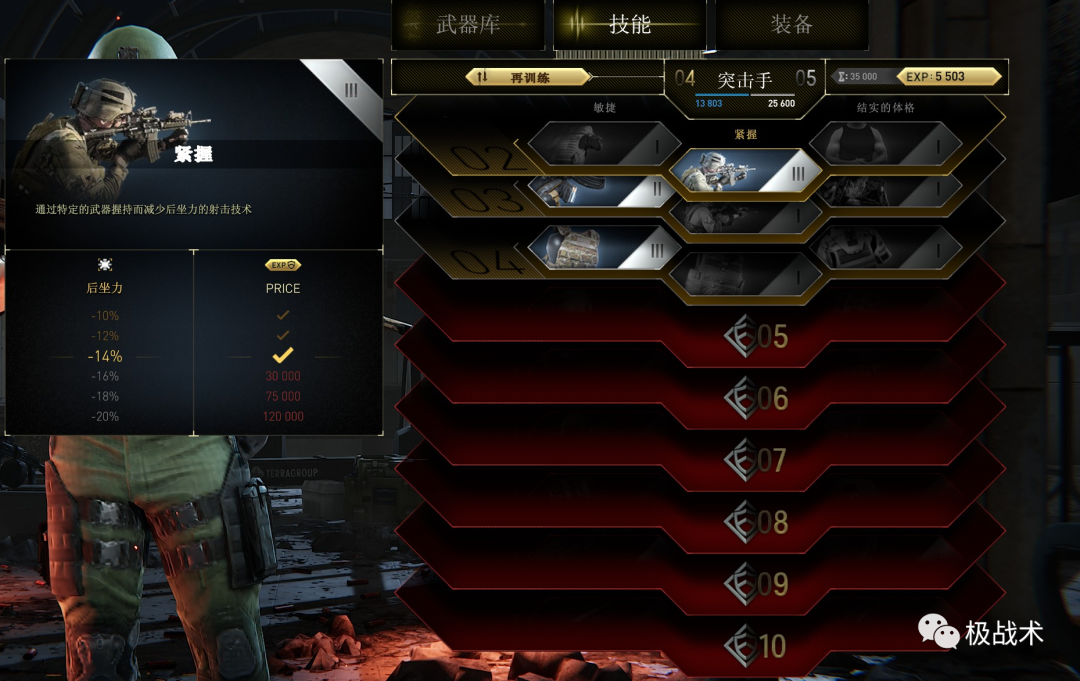
Task: Choose the plate carrier vest skill tile
Action: click(600, 247)
